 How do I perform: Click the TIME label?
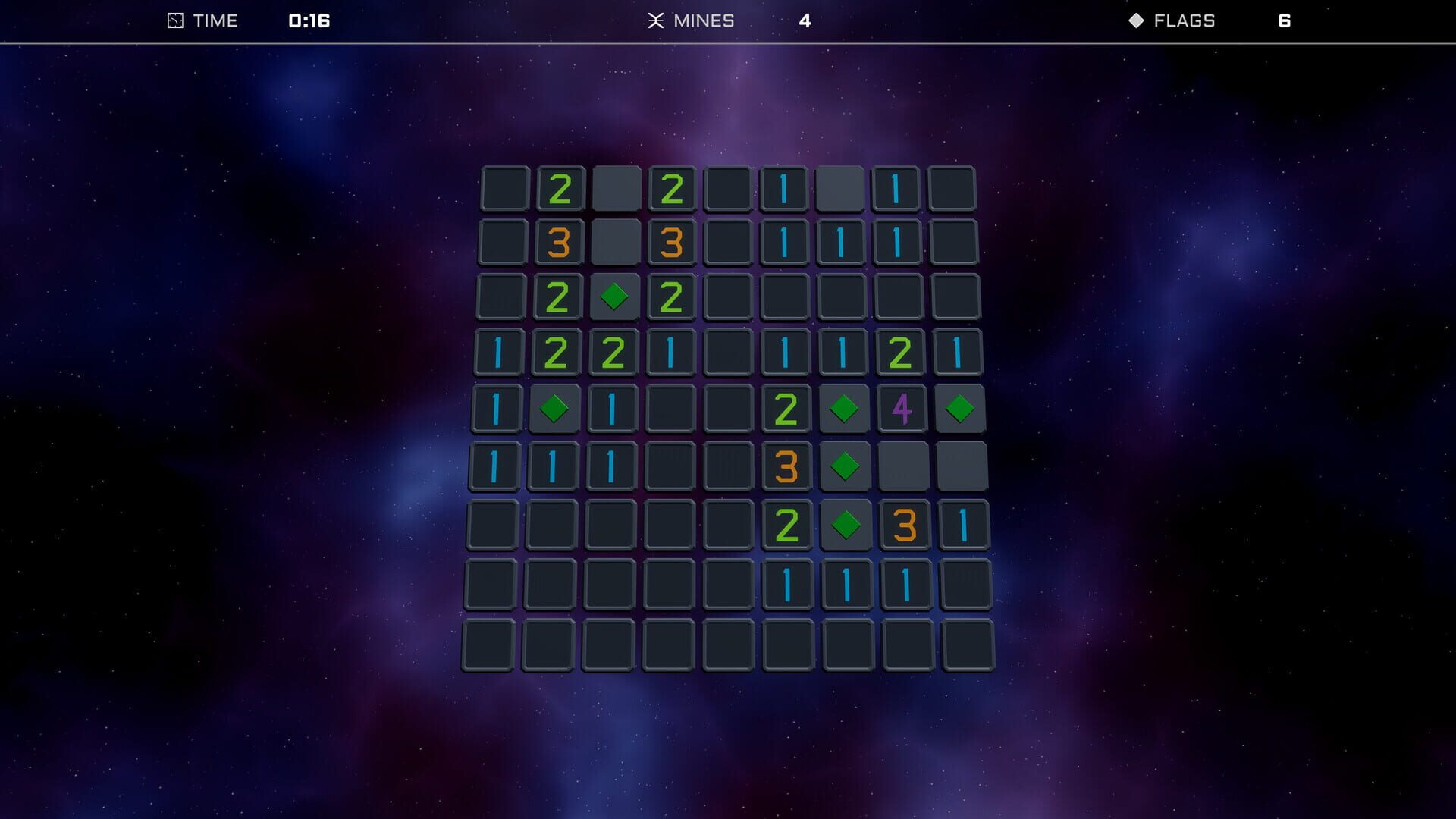click(x=215, y=20)
